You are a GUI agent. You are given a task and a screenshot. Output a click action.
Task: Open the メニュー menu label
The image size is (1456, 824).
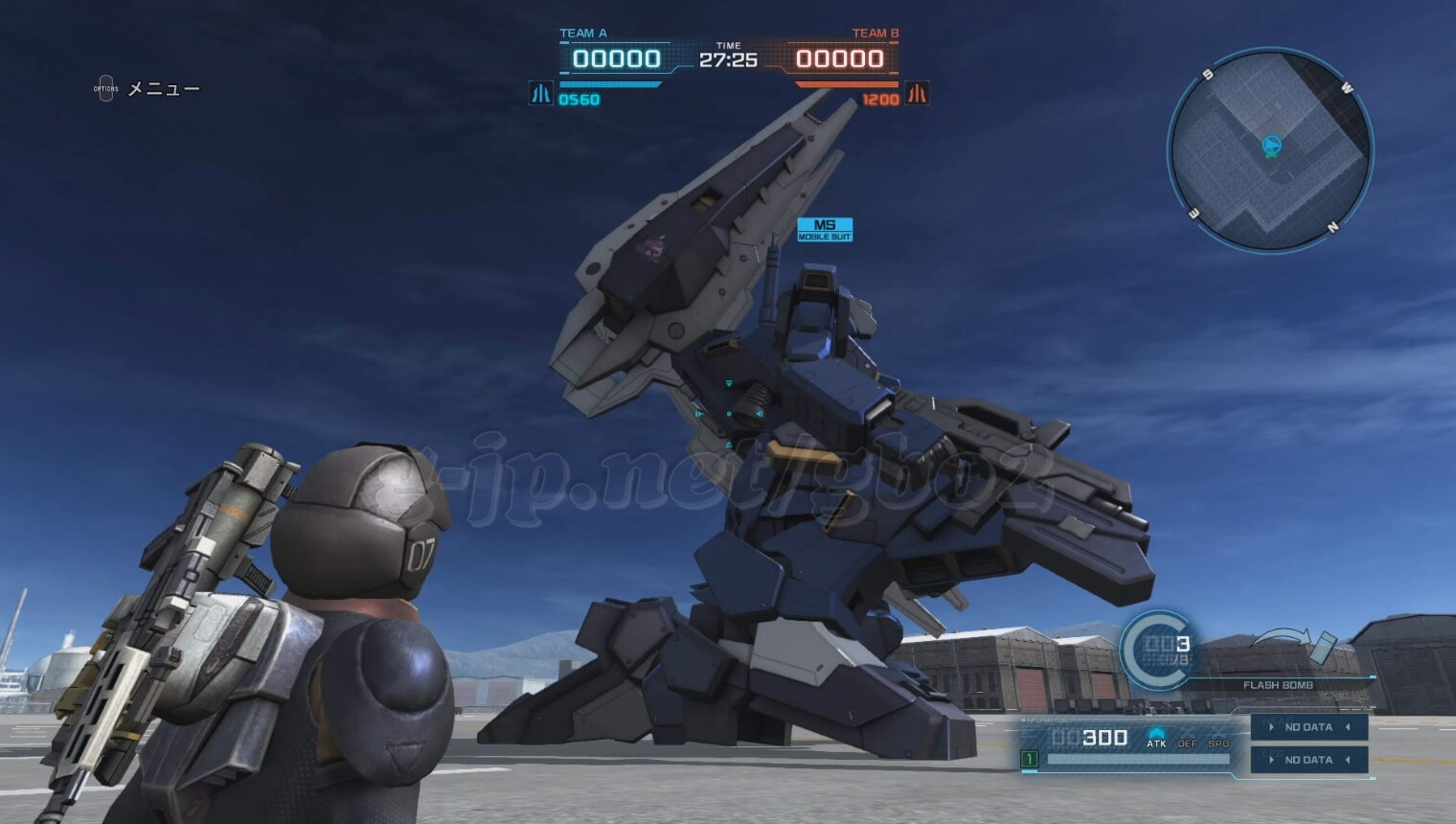(x=163, y=89)
